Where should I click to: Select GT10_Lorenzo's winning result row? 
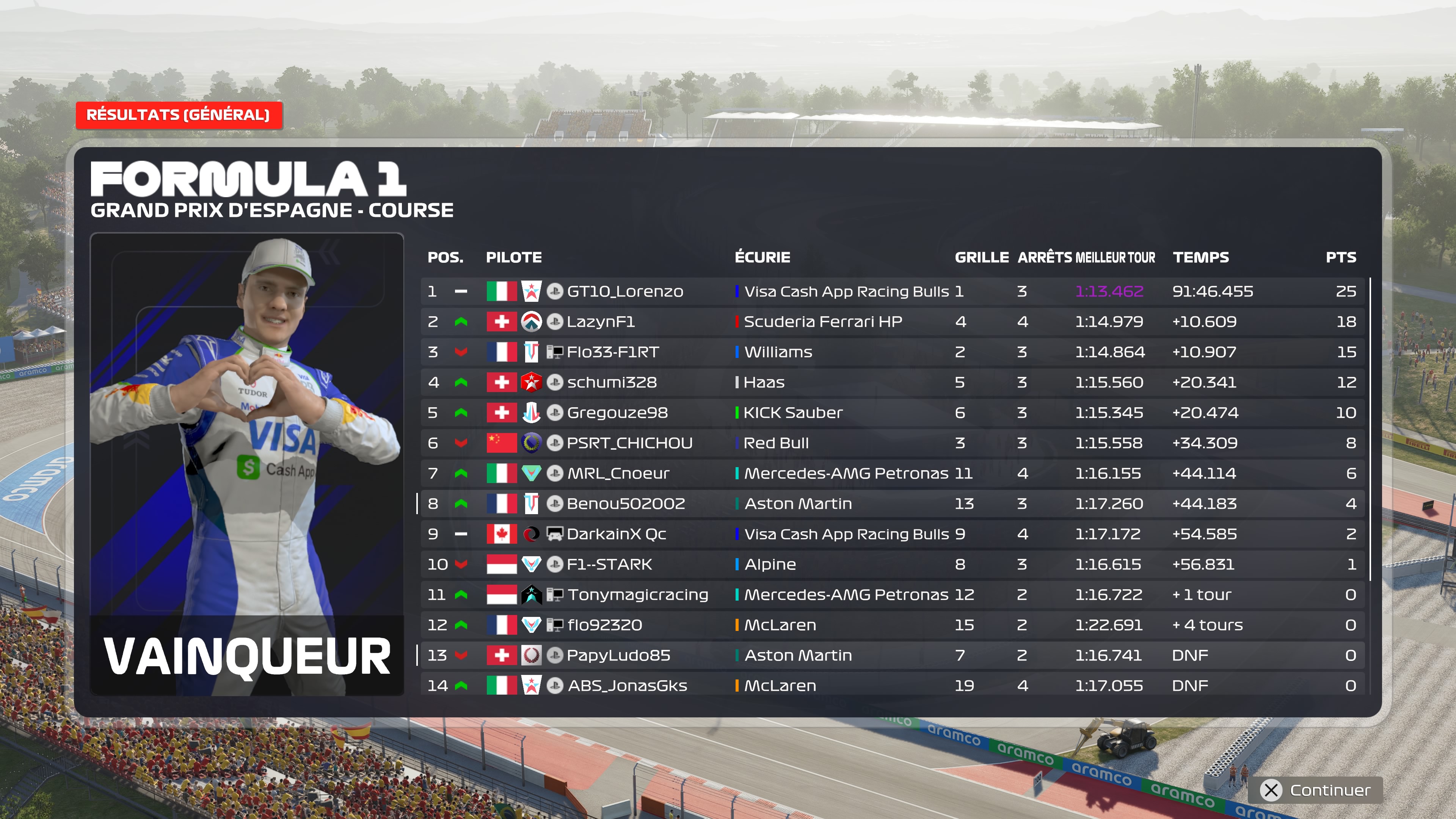click(892, 292)
